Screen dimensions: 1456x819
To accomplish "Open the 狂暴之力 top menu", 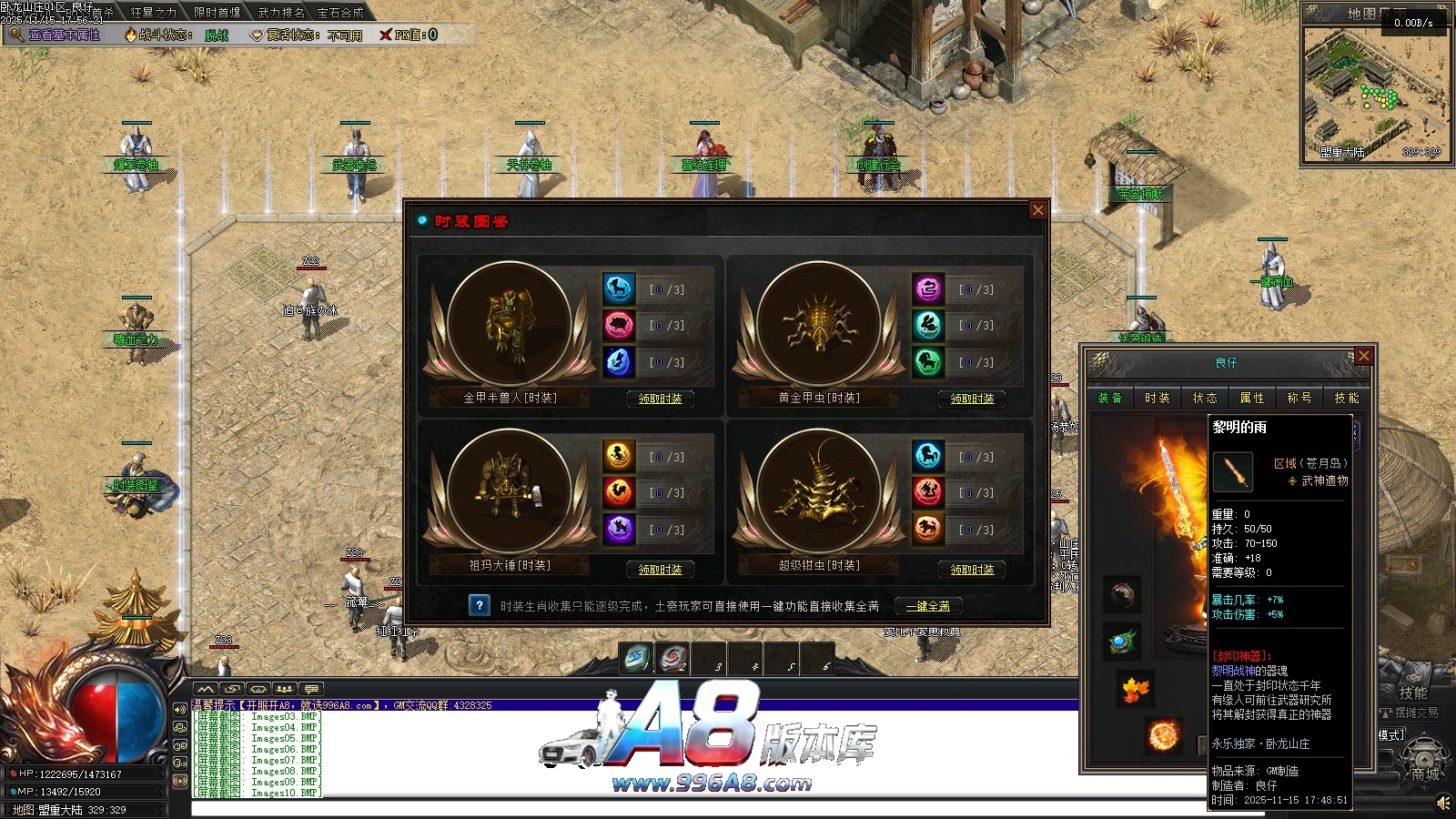I will point(153,13).
